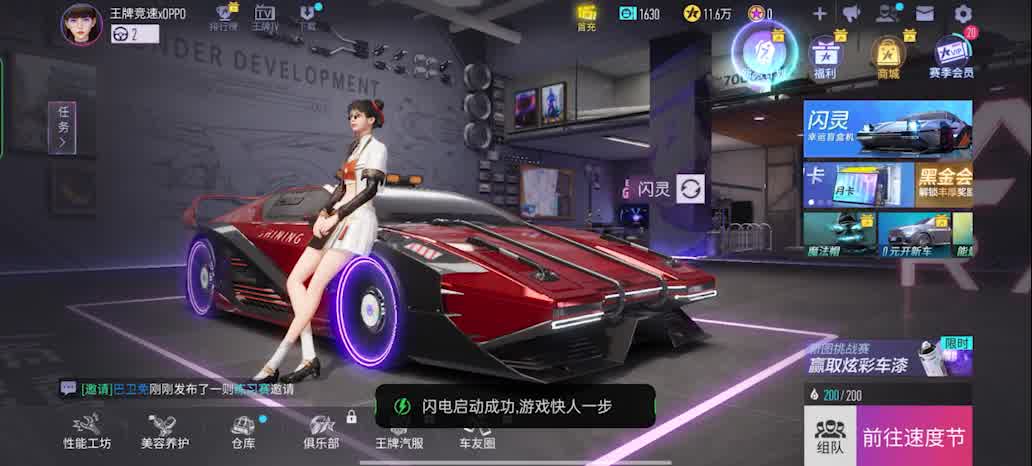Open the 下载 download menu

pos(308,16)
